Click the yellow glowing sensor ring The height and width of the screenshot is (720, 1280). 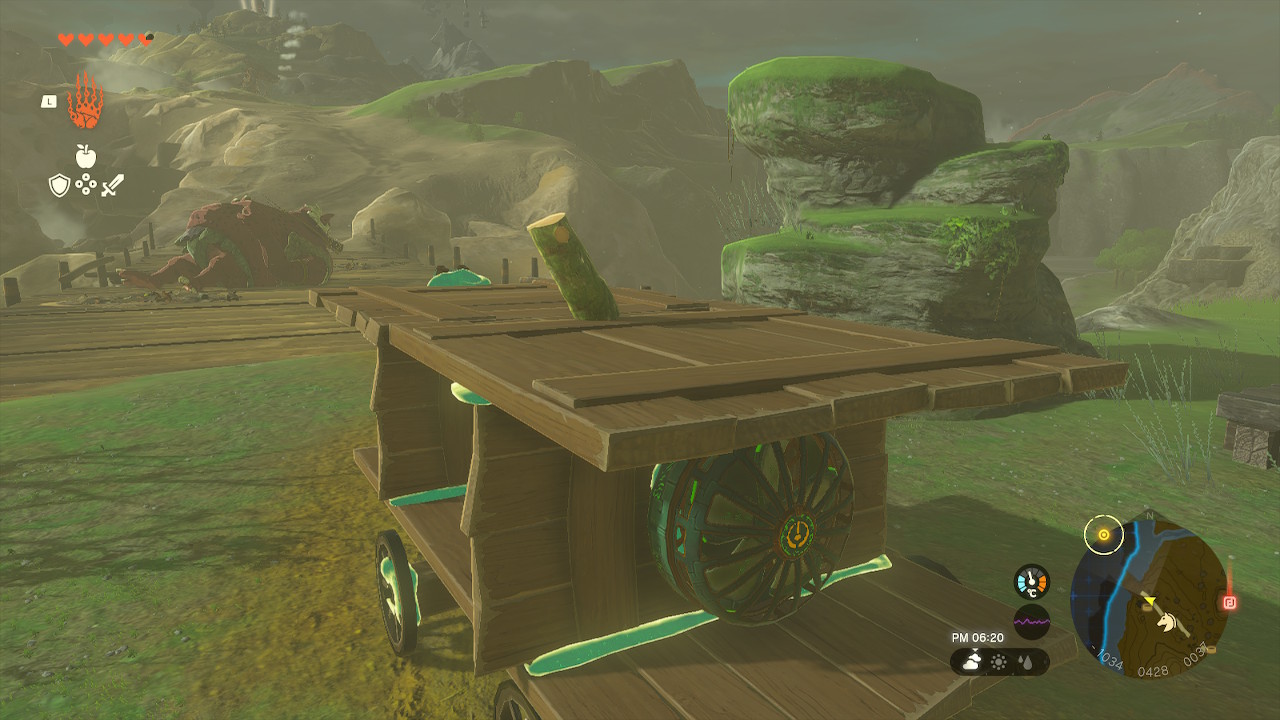click(1104, 535)
